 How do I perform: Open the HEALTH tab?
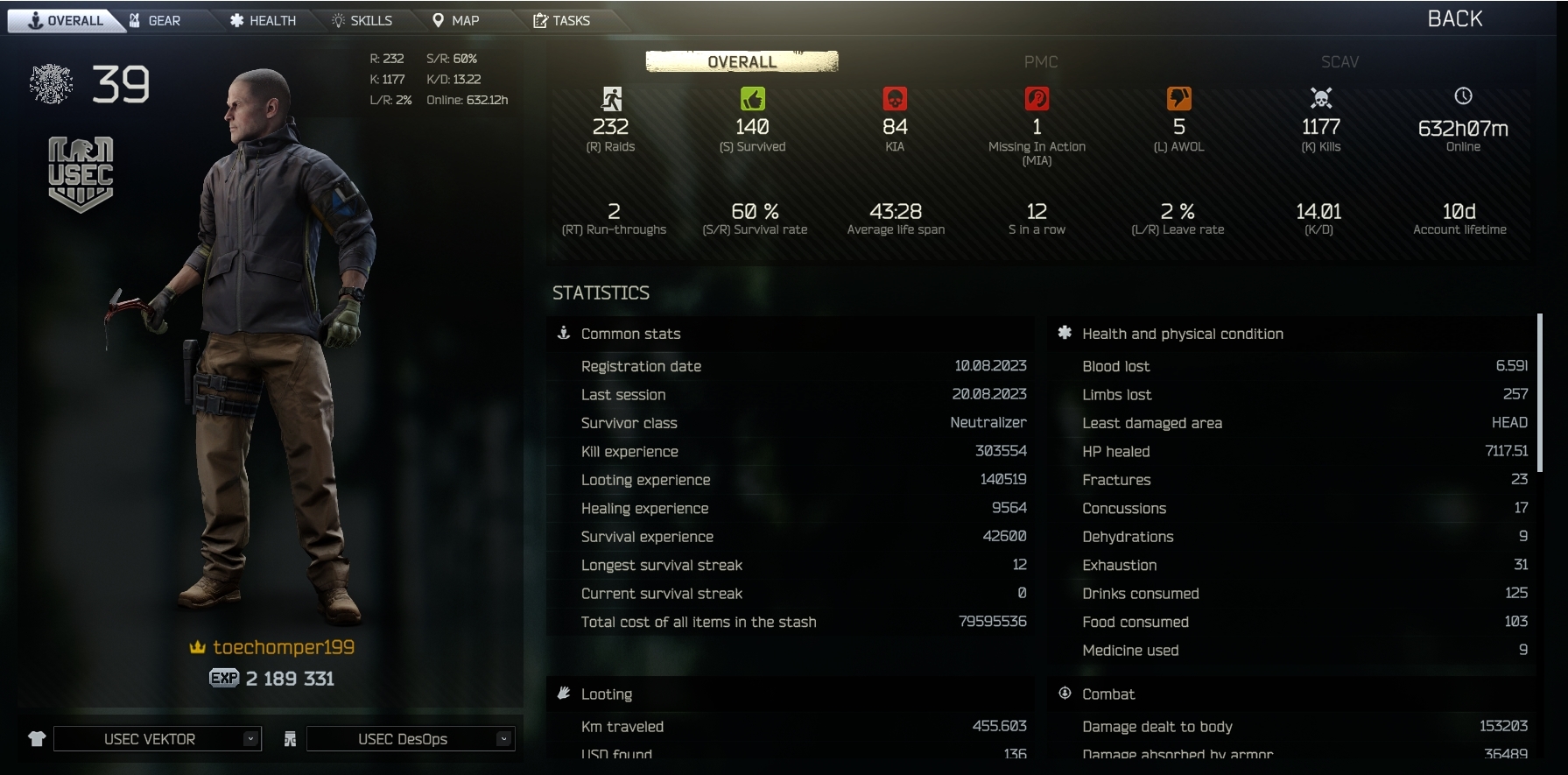(x=262, y=19)
